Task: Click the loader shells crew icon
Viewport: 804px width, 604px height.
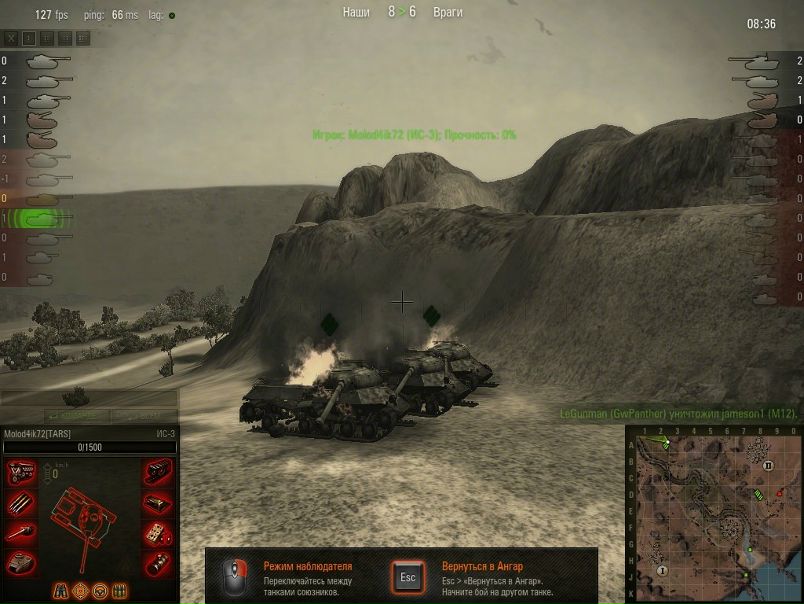Action: pos(120,590)
